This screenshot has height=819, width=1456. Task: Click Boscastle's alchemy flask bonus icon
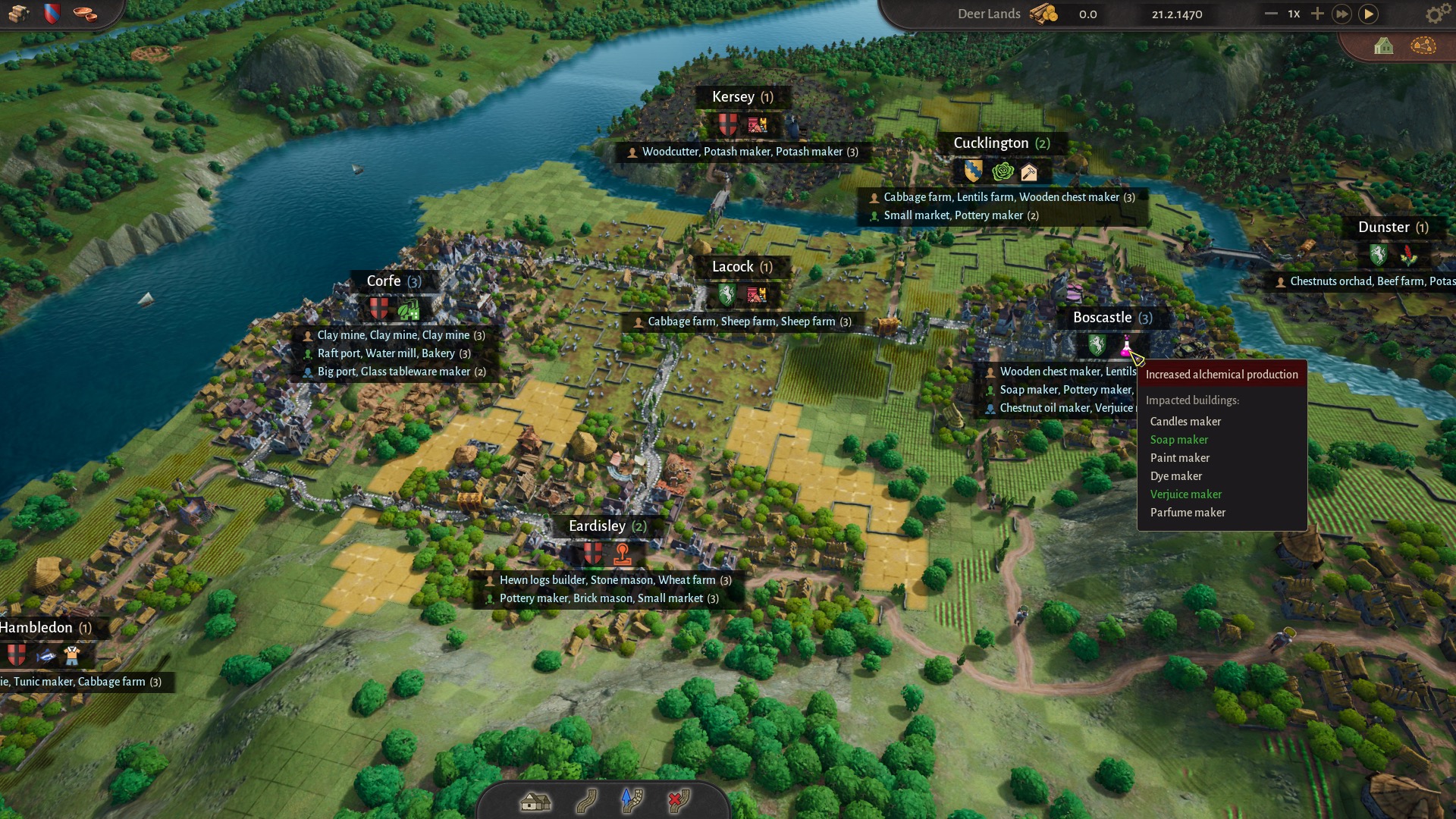[1126, 347]
